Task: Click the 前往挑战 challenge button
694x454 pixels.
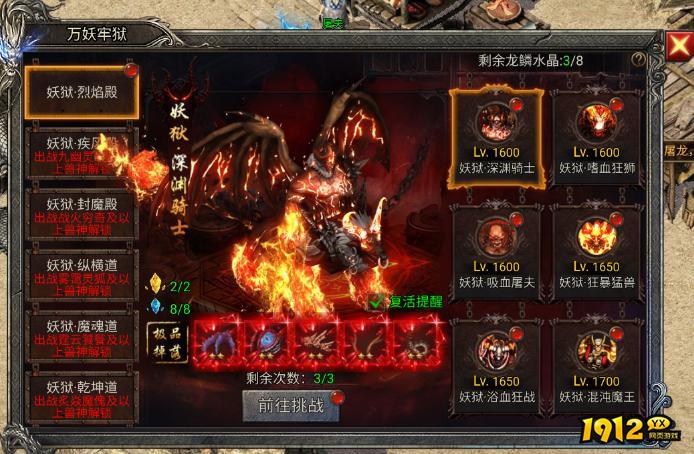Action: click(x=289, y=404)
